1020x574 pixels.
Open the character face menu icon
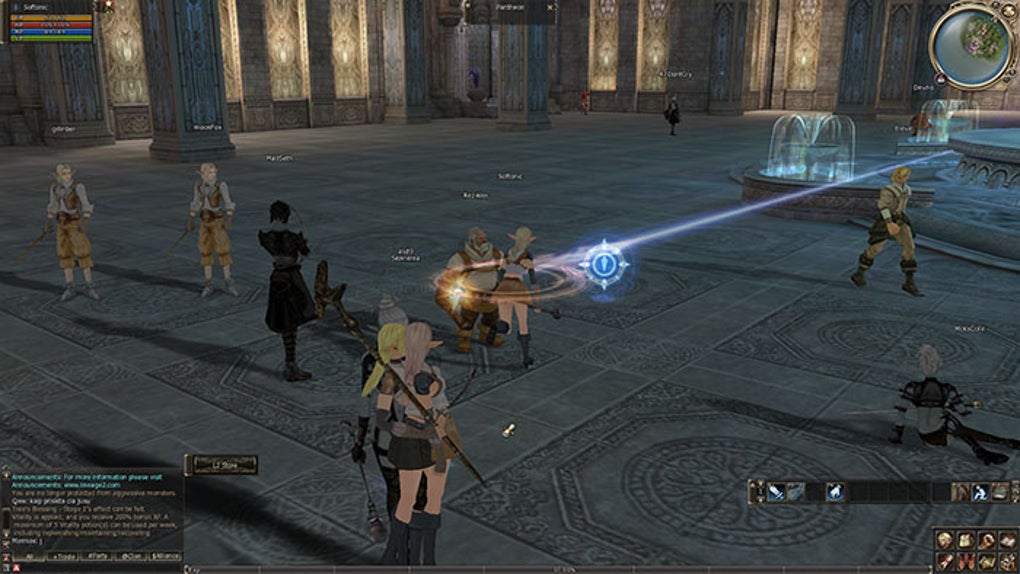(x=945, y=540)
